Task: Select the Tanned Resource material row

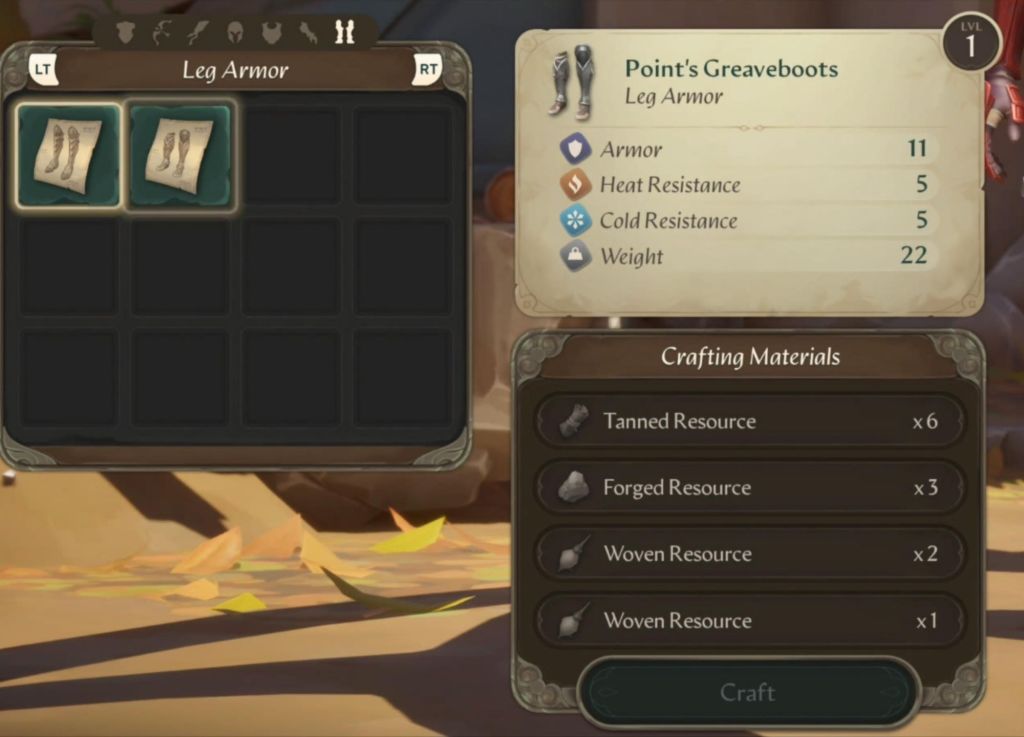Action: coord(749,421)
